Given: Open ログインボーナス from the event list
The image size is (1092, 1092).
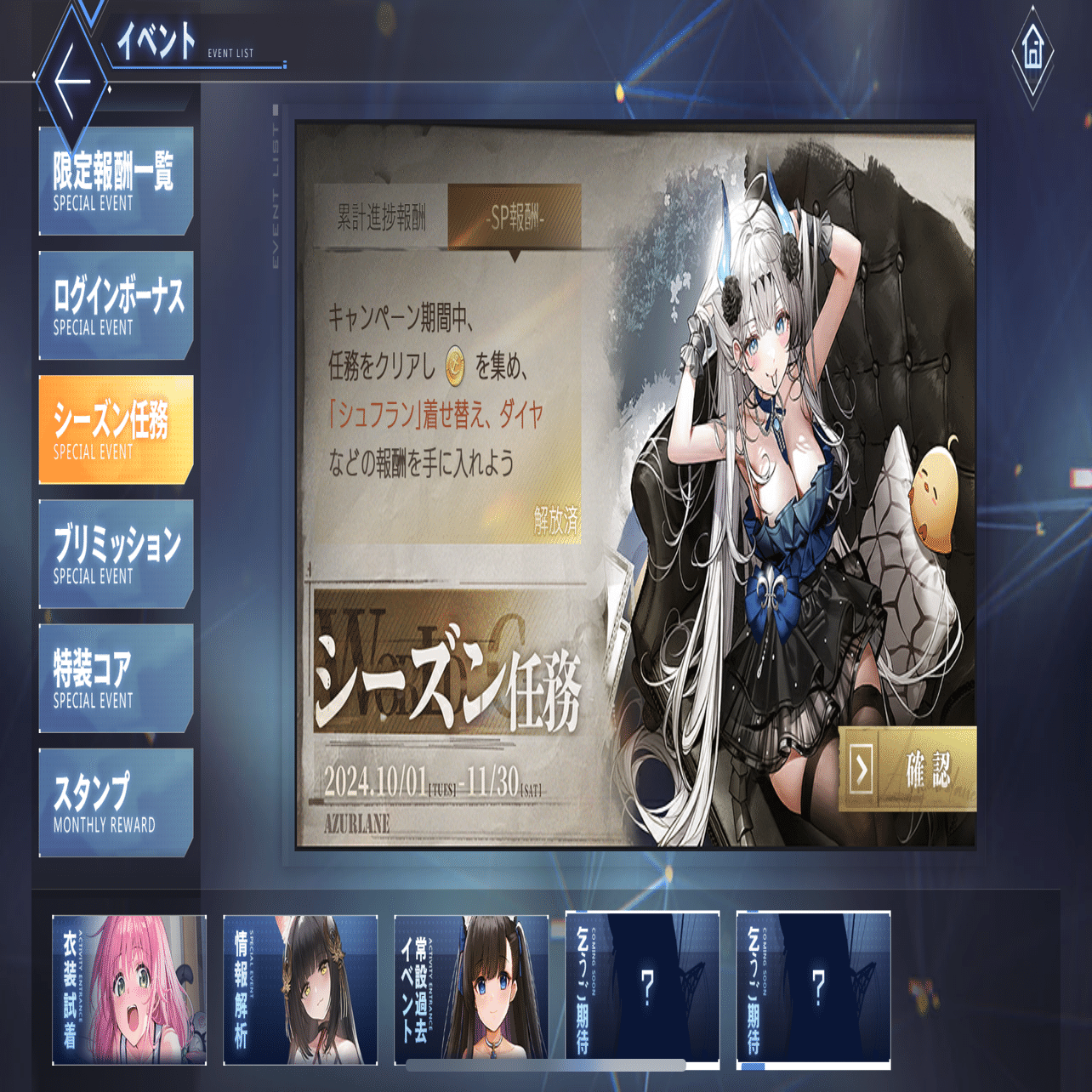Looking at the screenshot, I should click(x=117, y=304).
